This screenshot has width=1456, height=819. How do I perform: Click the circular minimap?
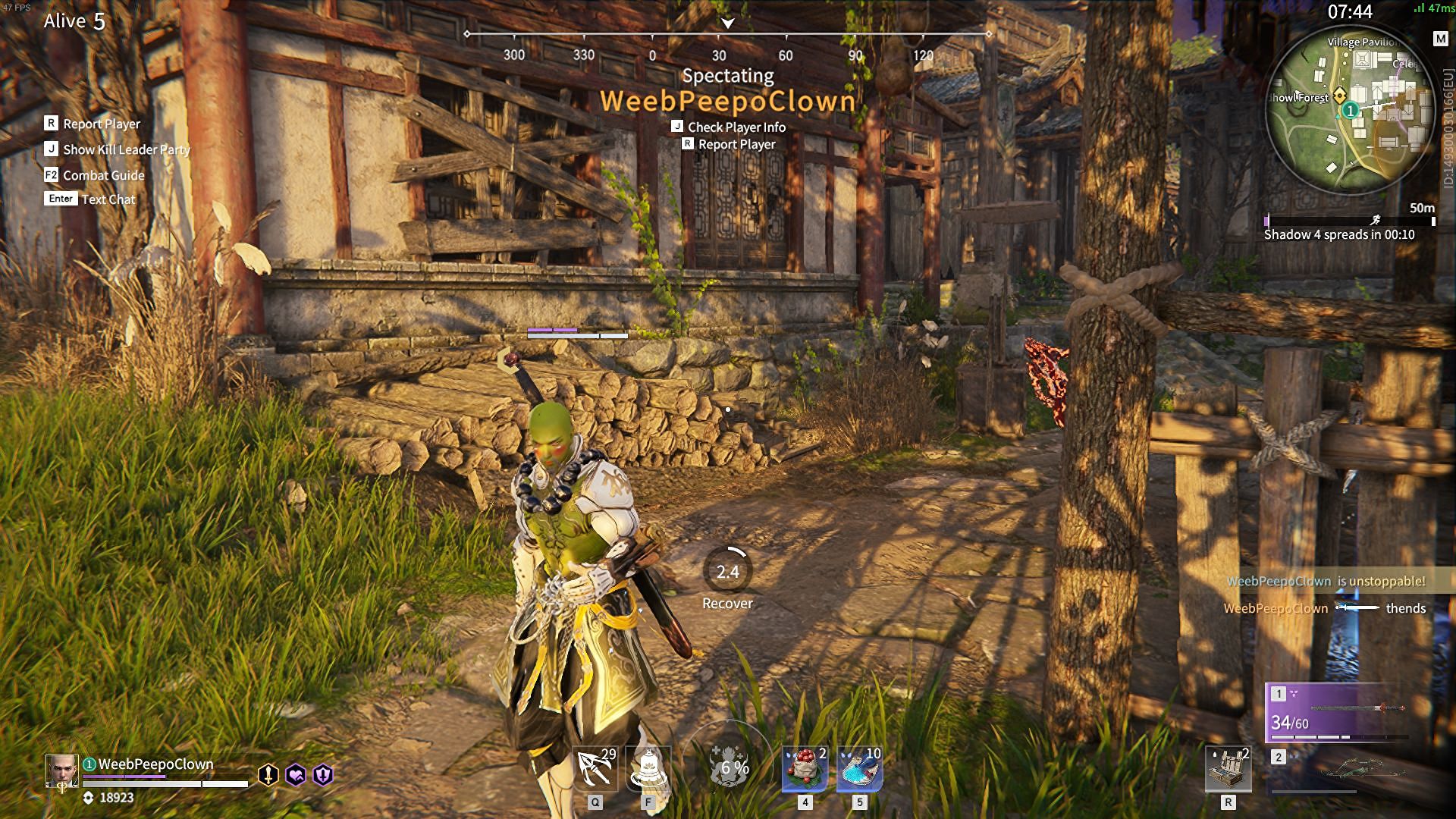[x=1350, y=110]
